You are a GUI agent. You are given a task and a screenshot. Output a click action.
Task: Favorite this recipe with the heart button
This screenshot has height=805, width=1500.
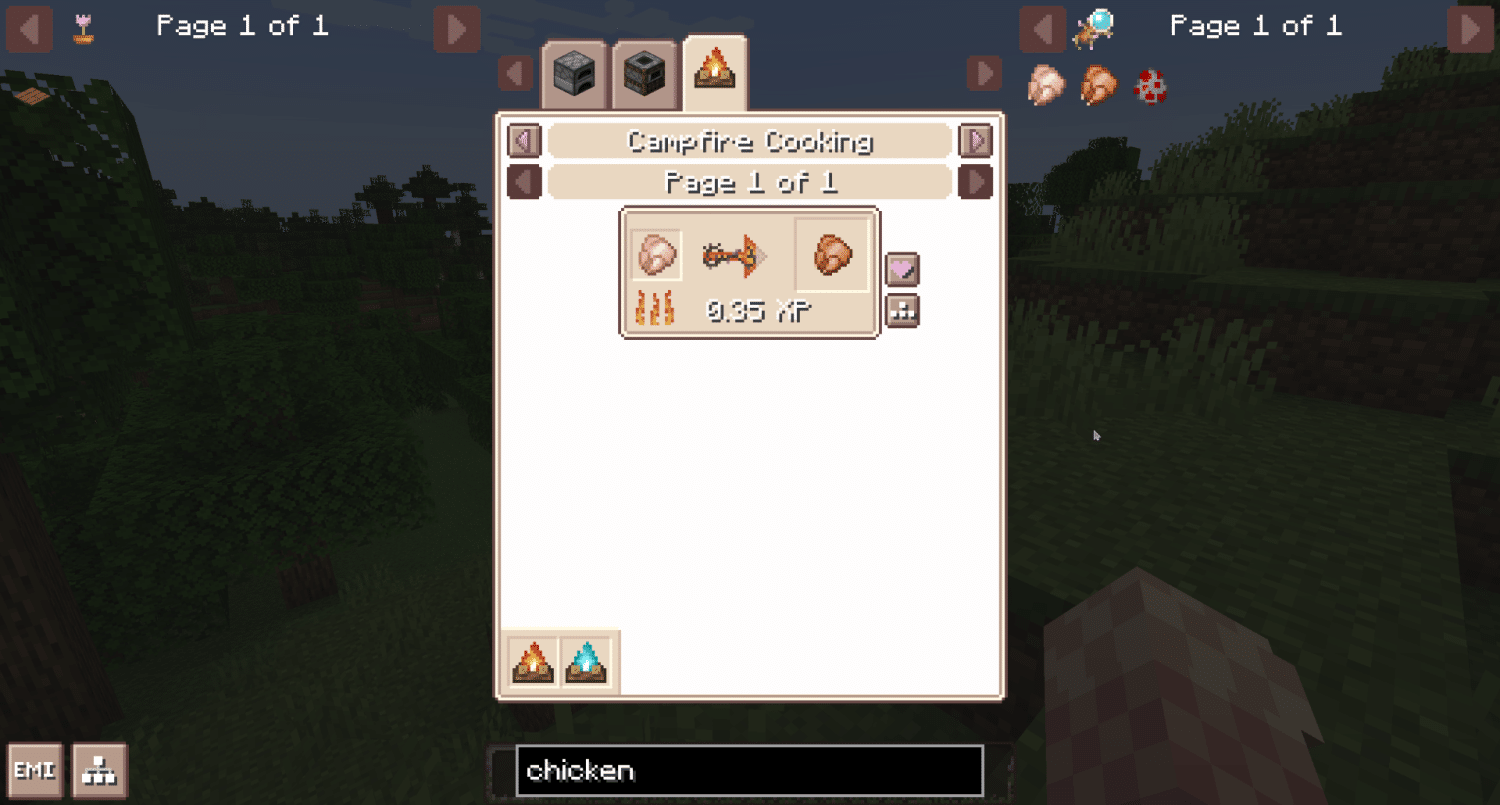click(903, 269)
